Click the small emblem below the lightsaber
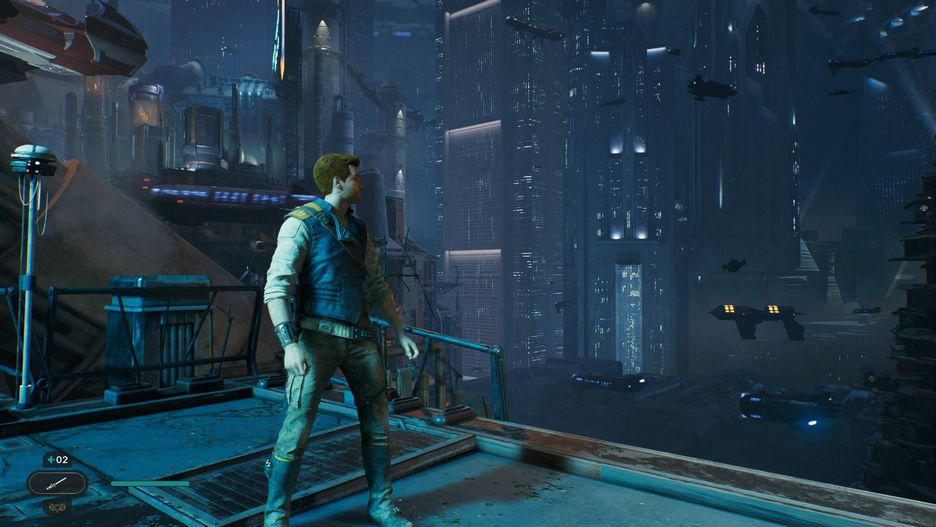Image resolution: width=936 pixels, height=527 pixels. click(x=56, y=506)
